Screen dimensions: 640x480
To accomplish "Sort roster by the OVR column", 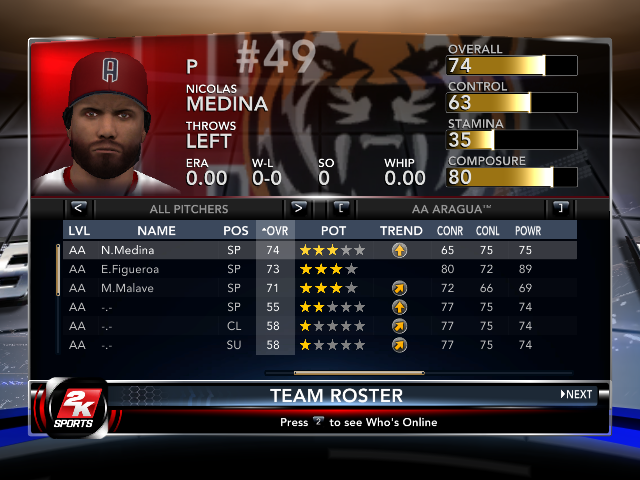I will pyautogui.click(x=274, y=231).
